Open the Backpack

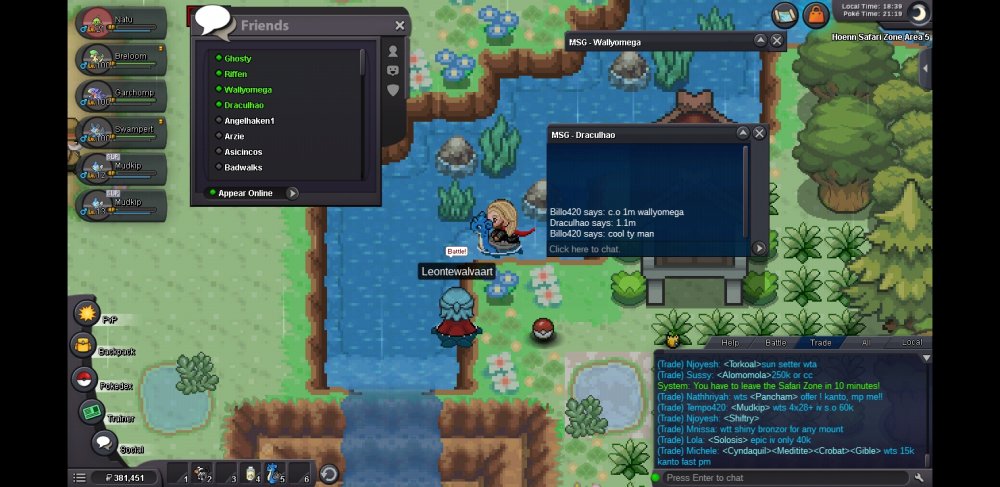tap(82, 346)
